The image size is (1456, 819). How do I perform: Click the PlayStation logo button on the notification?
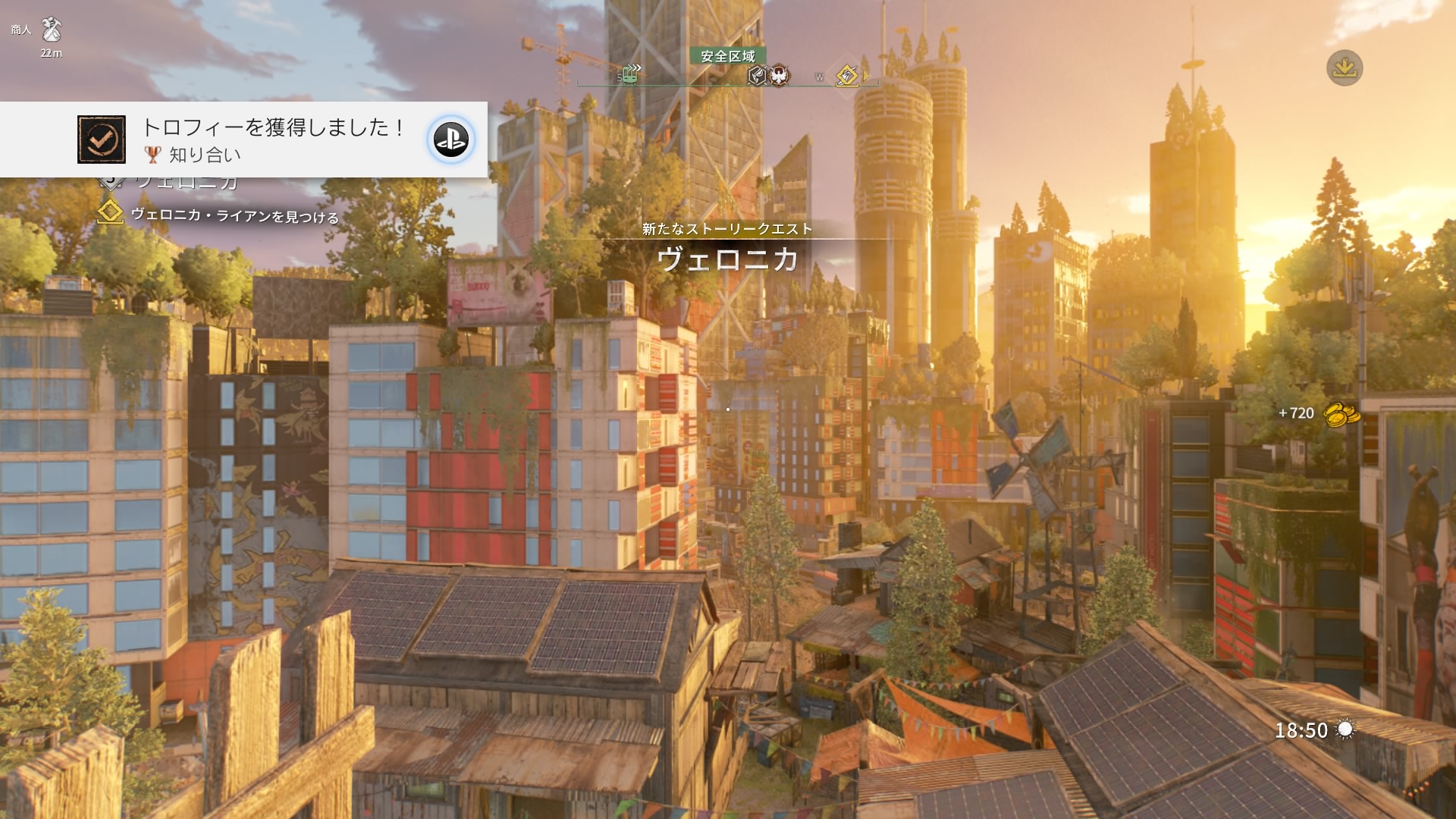451,140
